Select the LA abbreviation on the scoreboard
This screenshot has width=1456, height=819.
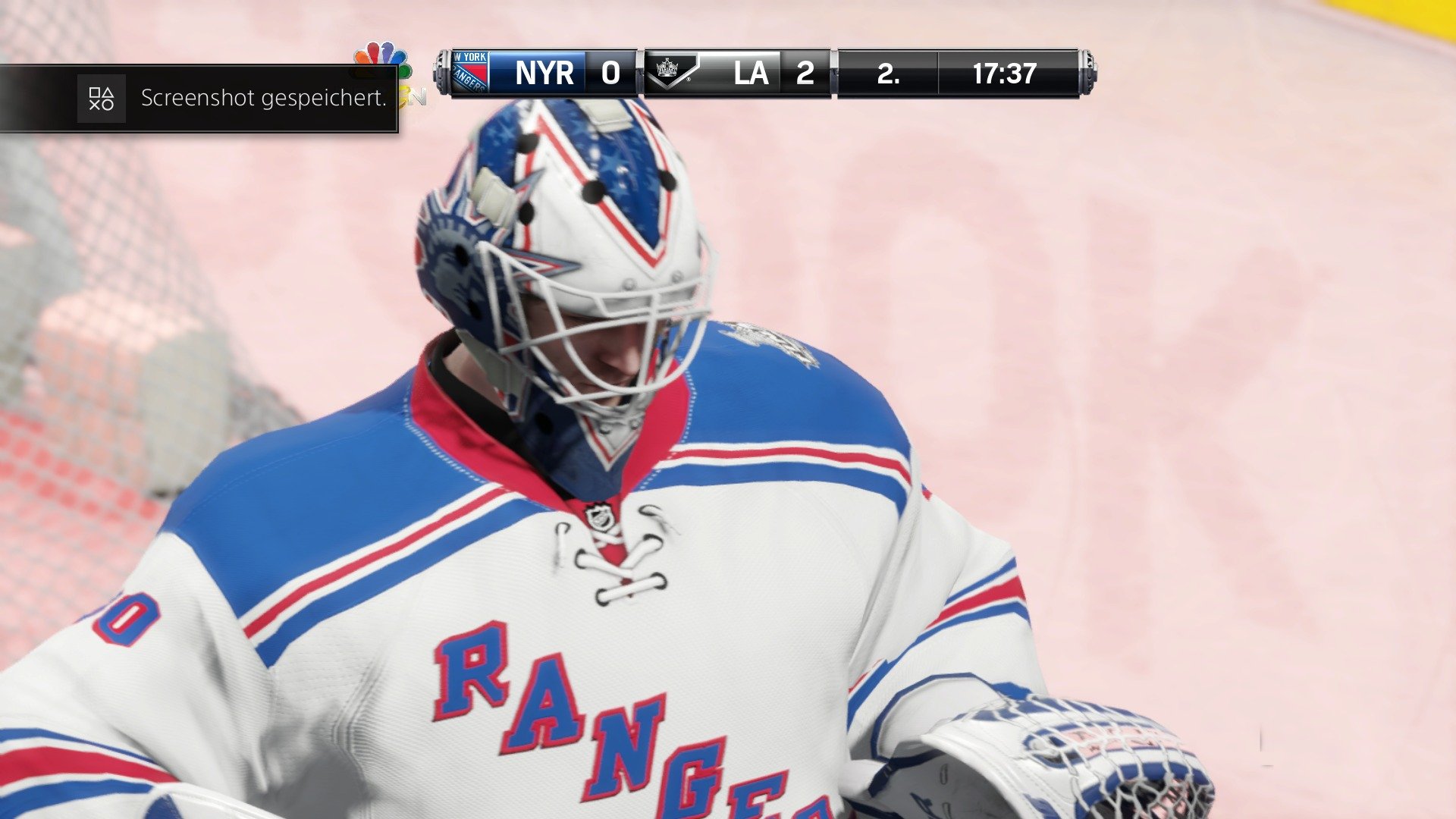(x=750, y=74)
